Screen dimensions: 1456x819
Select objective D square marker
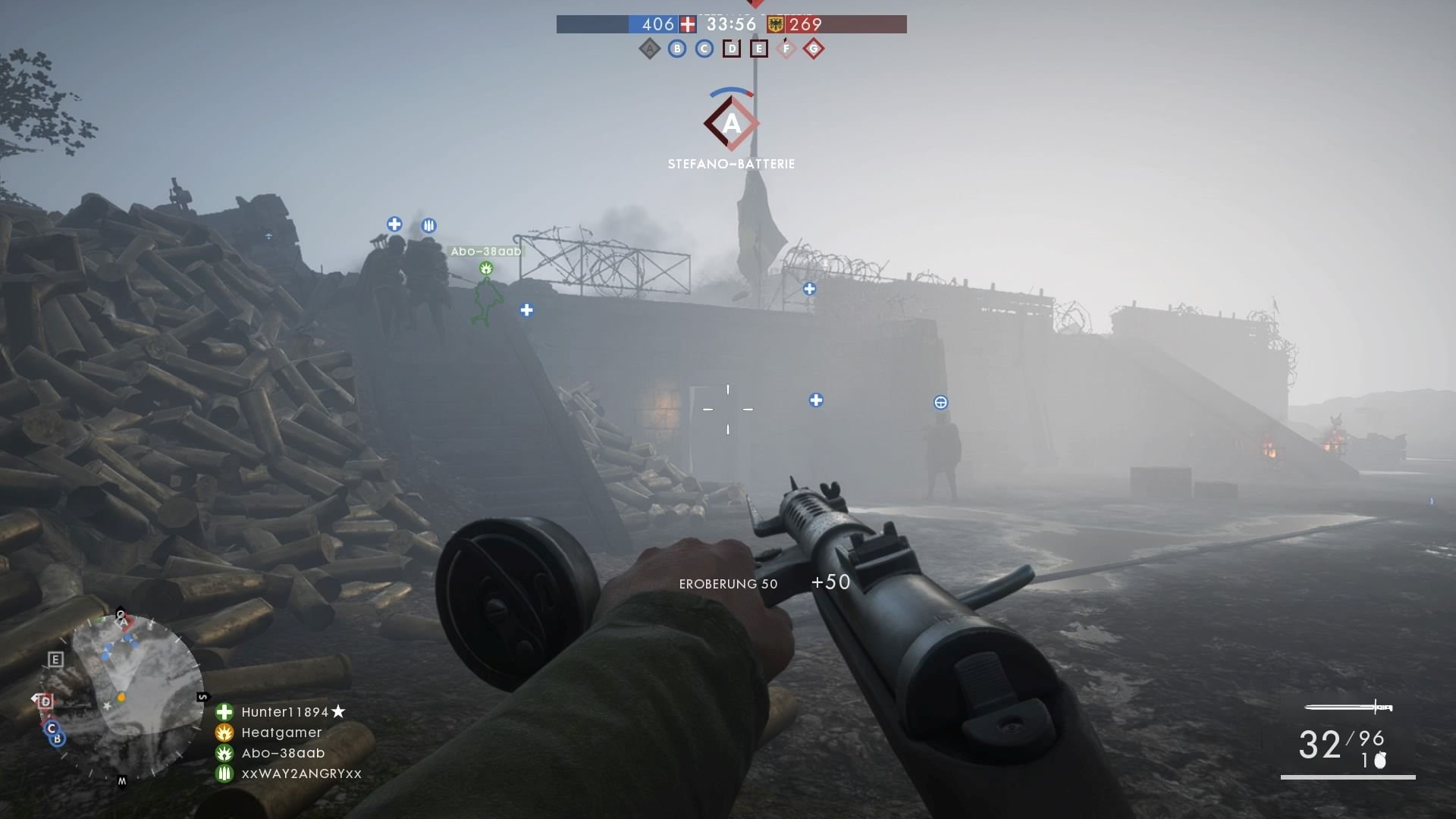(x=731, y=48)
